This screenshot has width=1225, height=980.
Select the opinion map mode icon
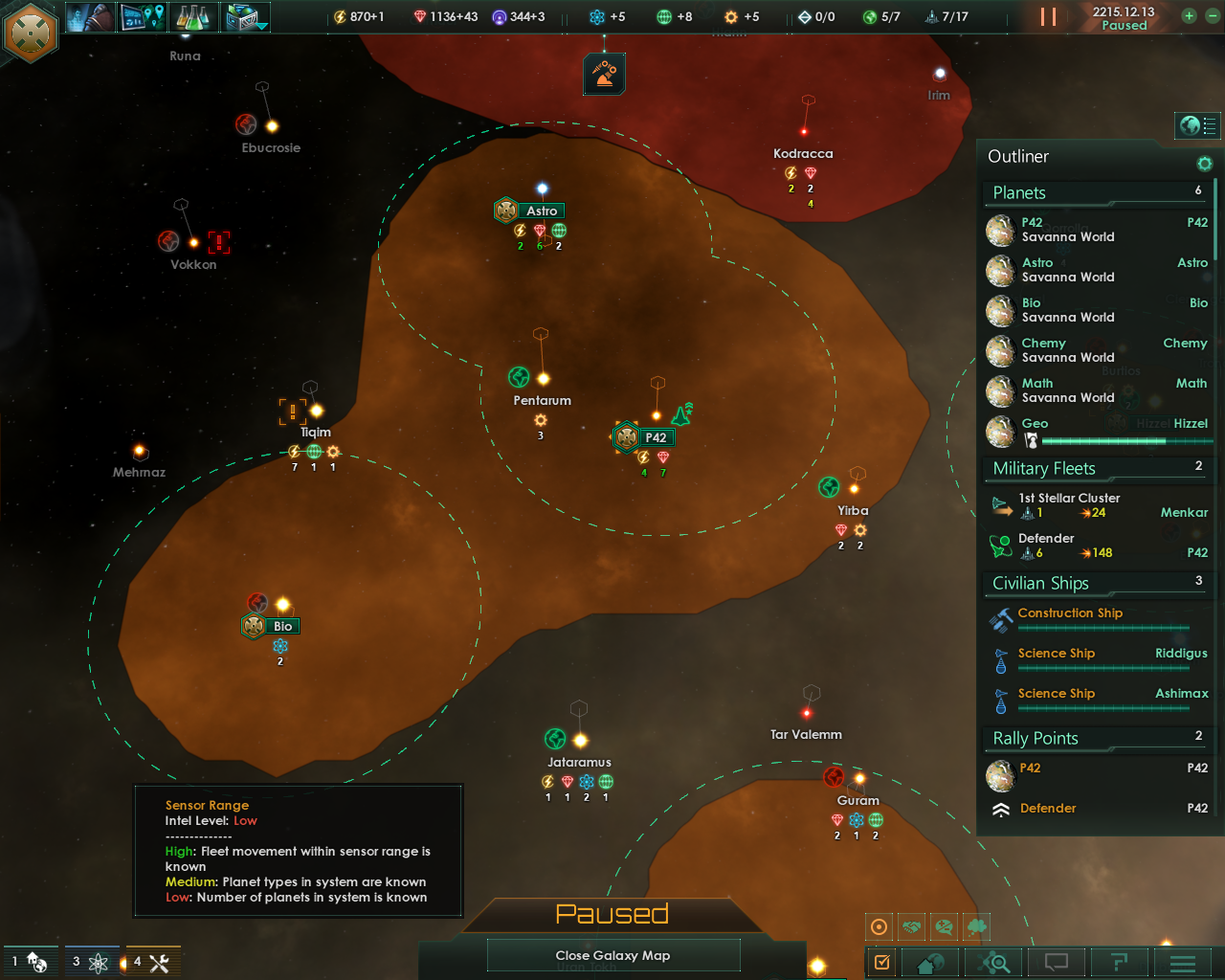click(x=944, y=926)
